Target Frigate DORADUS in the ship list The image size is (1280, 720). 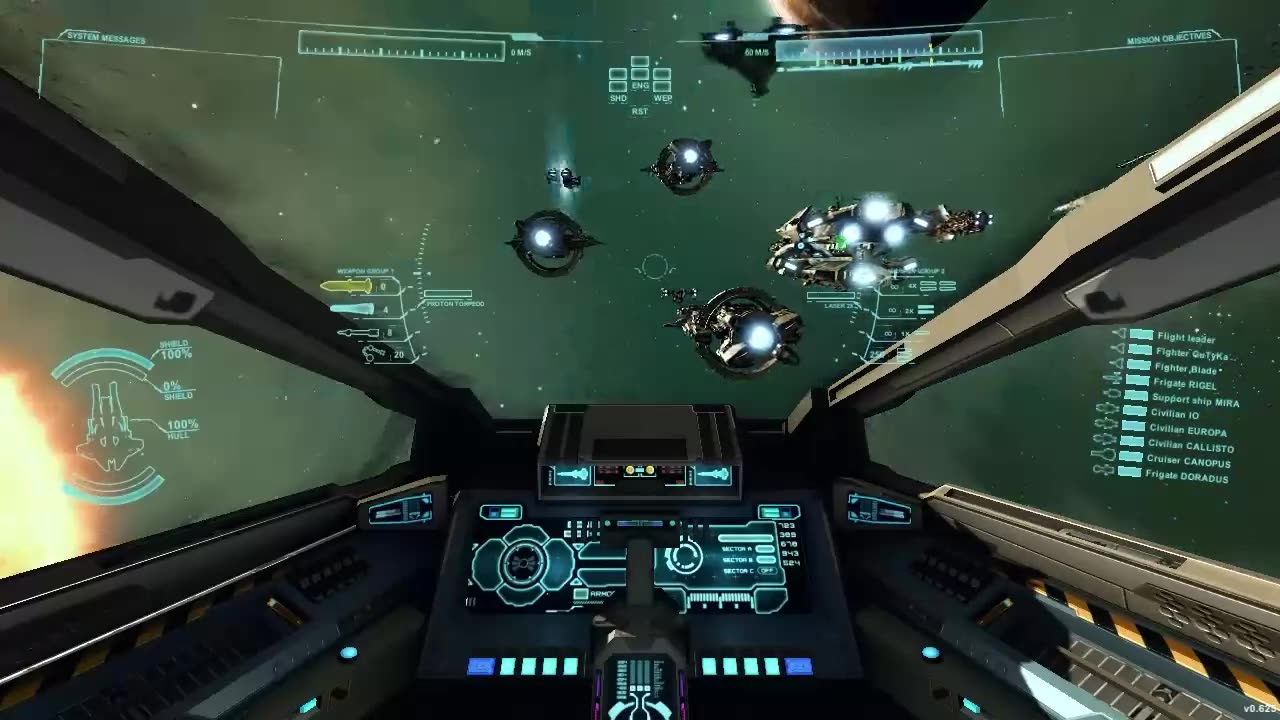[x=1189, y=477]
